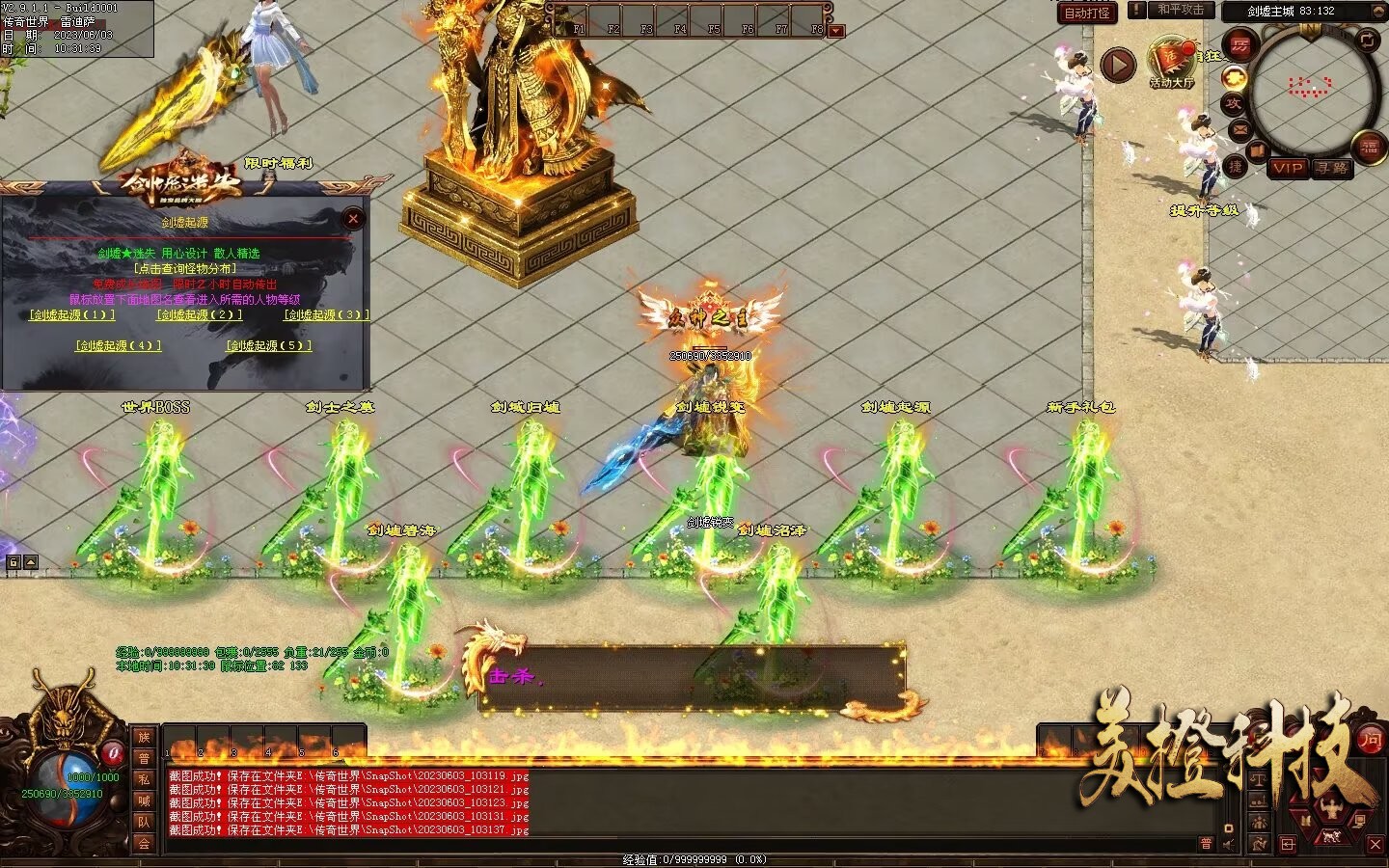
Task: Select the 剑墟起源(2) map link
Action: (199, 315)
